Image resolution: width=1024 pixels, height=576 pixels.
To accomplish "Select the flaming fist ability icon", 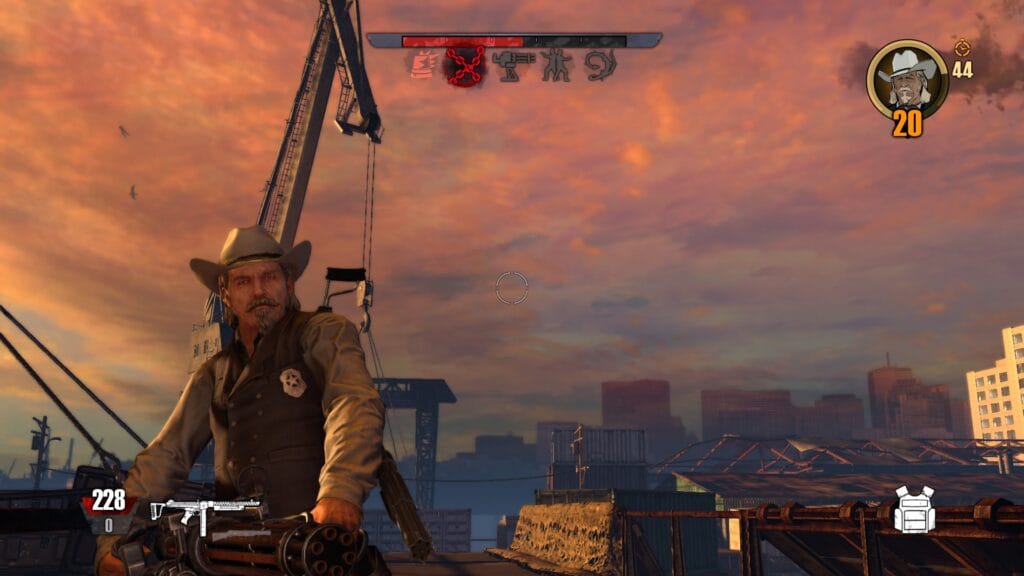I will tap(421, 65).
